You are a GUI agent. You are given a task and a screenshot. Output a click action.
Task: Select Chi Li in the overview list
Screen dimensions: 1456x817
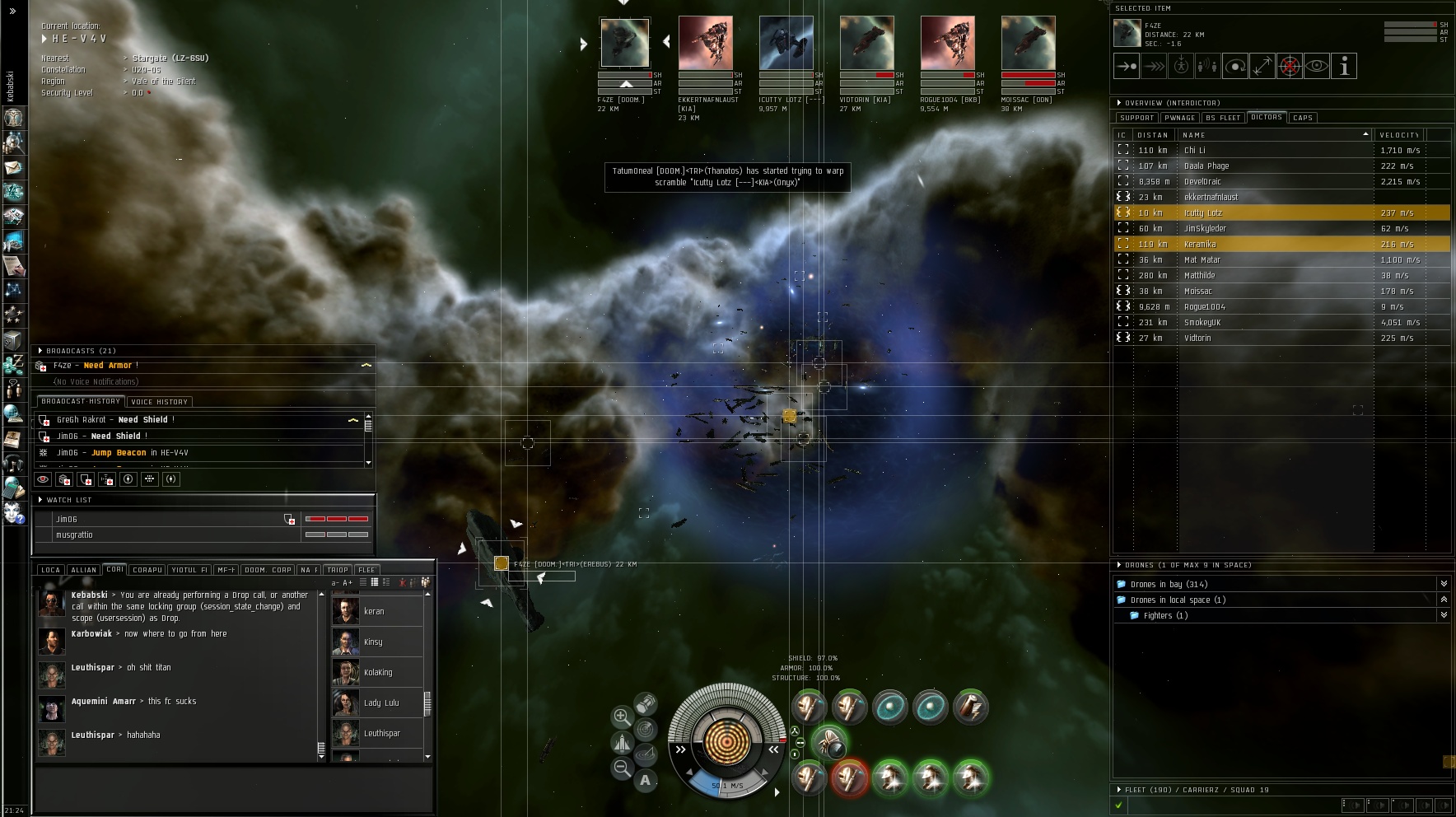1195,151
